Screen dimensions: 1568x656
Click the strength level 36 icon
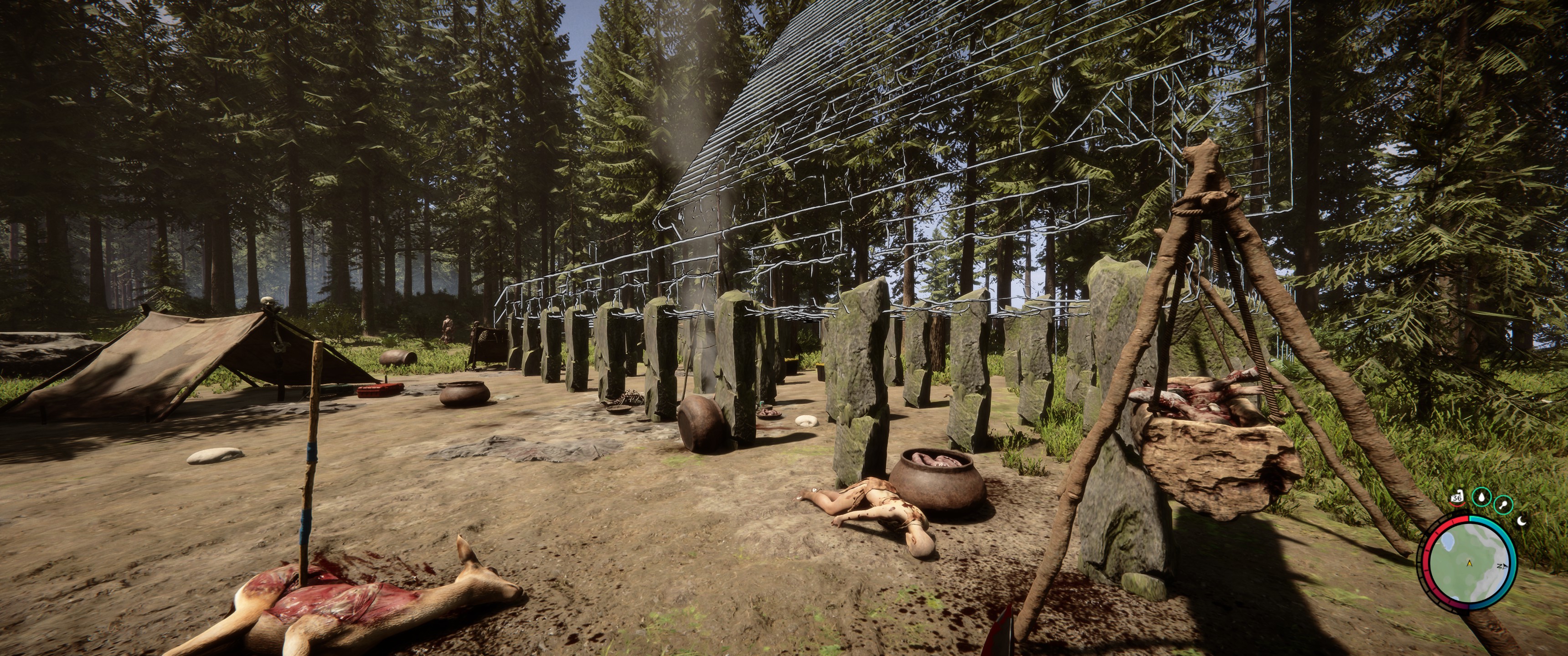click(x=1457, y=497)
